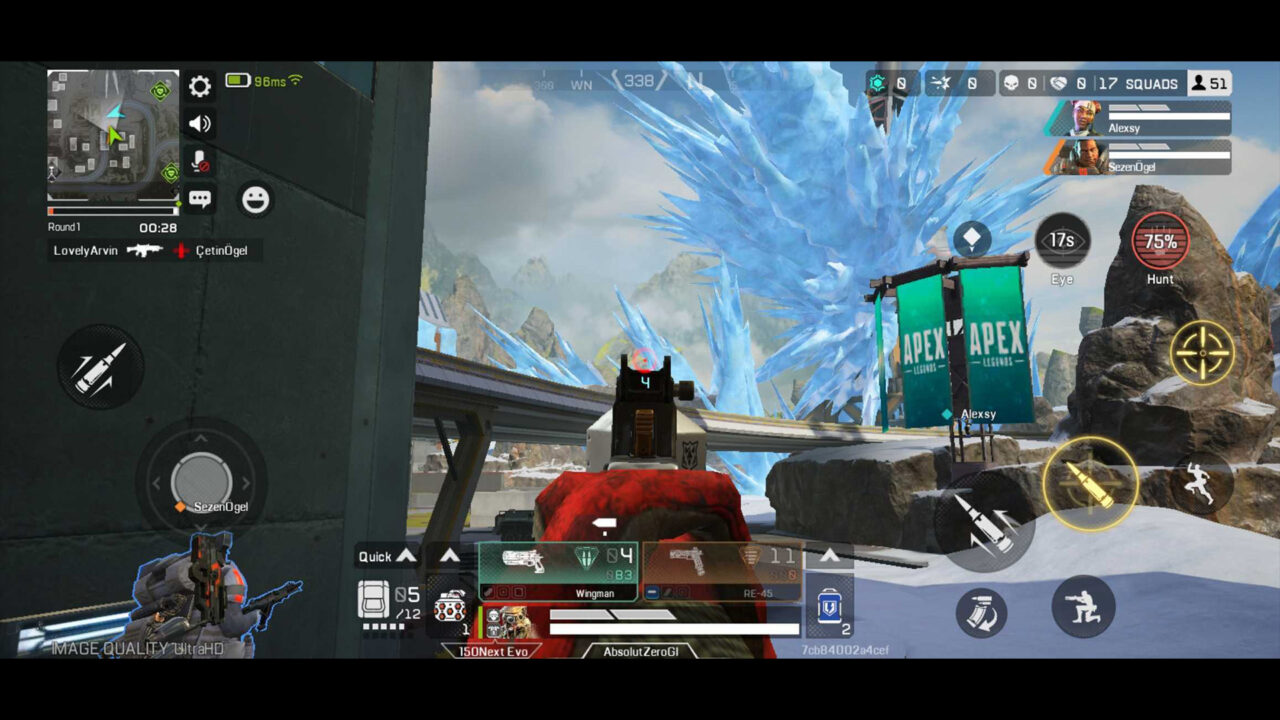The width and height of the screenshot is (1280, 720).
Task: Activate the Eye tactical ability
Action: 1062,241
